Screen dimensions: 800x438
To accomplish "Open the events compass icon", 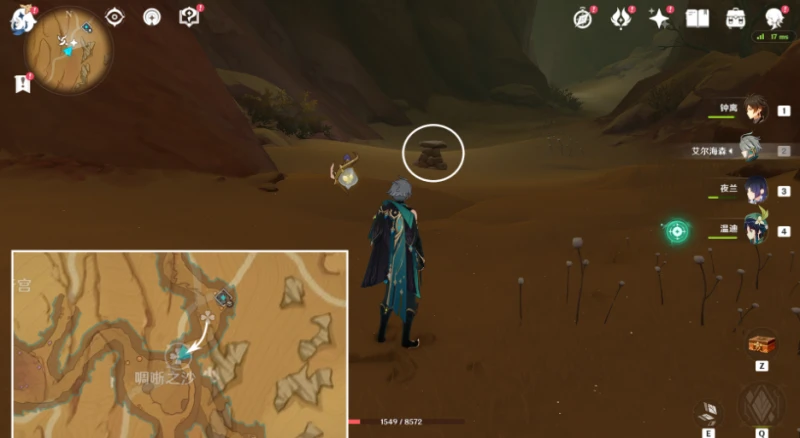I will 584,18.
